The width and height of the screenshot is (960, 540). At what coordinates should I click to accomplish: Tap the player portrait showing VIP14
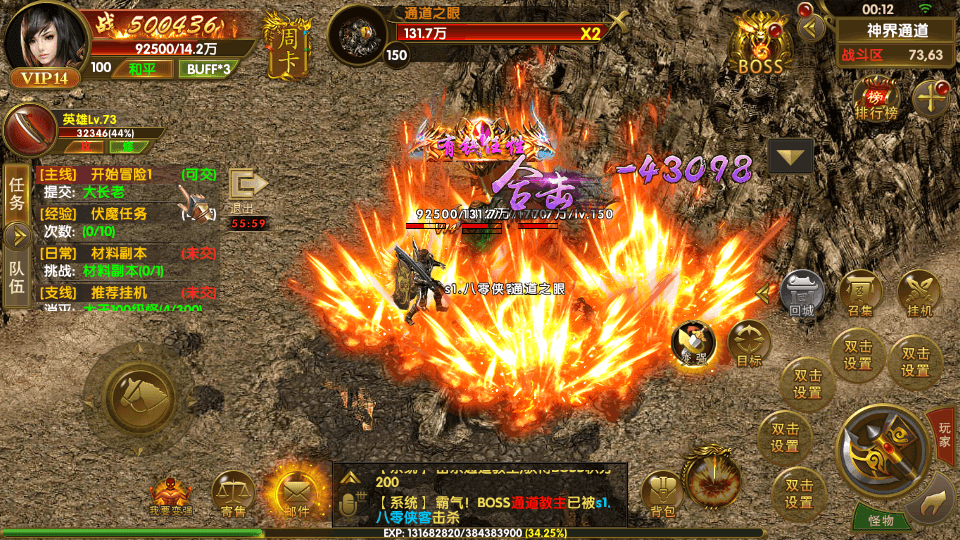(x=45, y=43)
